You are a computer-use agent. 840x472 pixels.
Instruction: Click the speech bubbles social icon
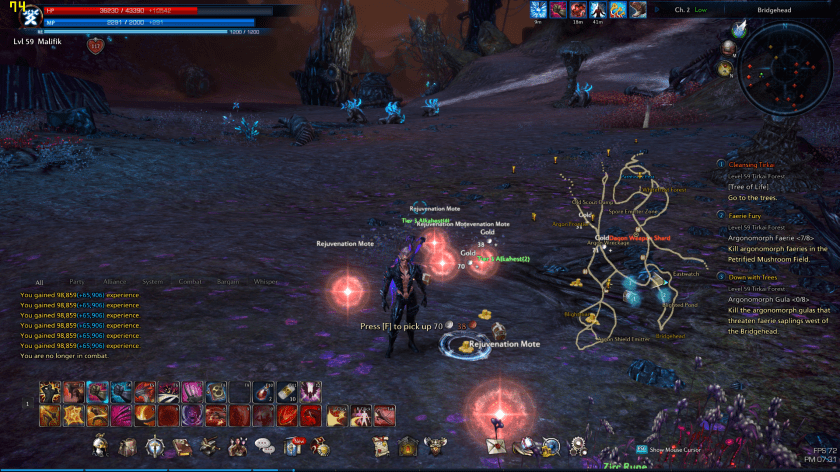click(x=264, y=445)
